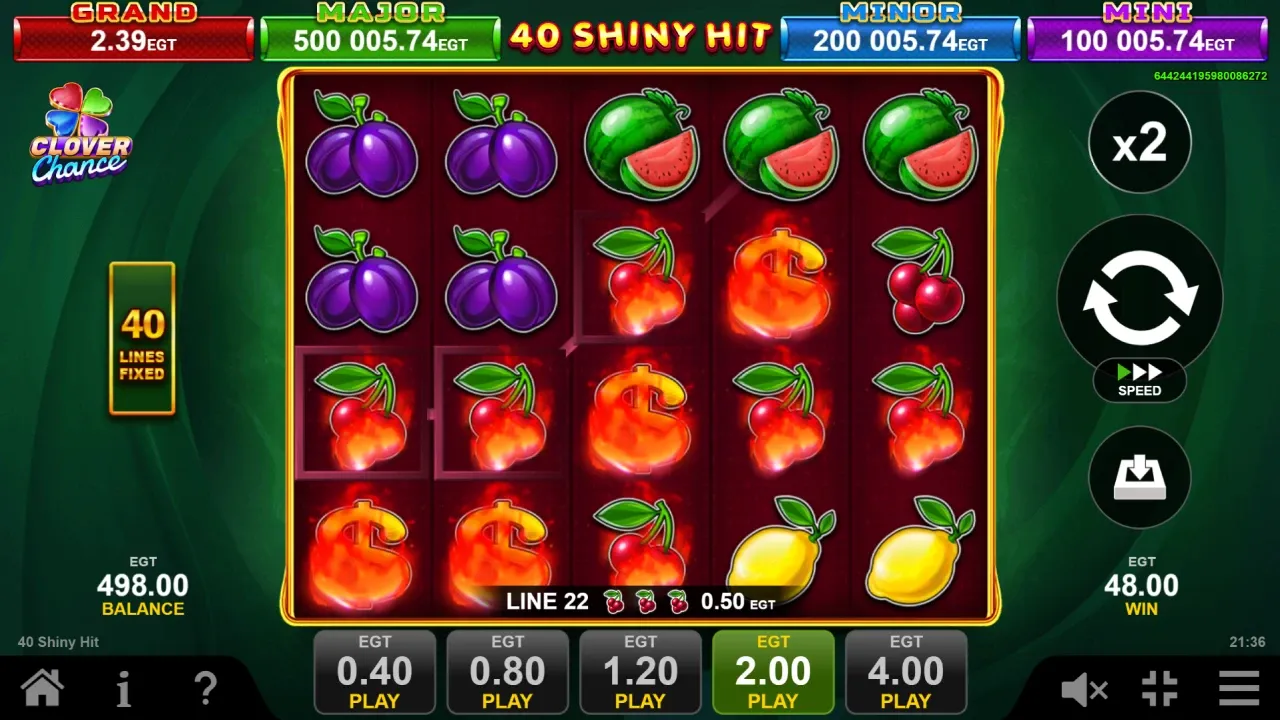The image size is (1280, 720).
Task: Open the autoplay collect icon
Action: (x=1140, y=478)
